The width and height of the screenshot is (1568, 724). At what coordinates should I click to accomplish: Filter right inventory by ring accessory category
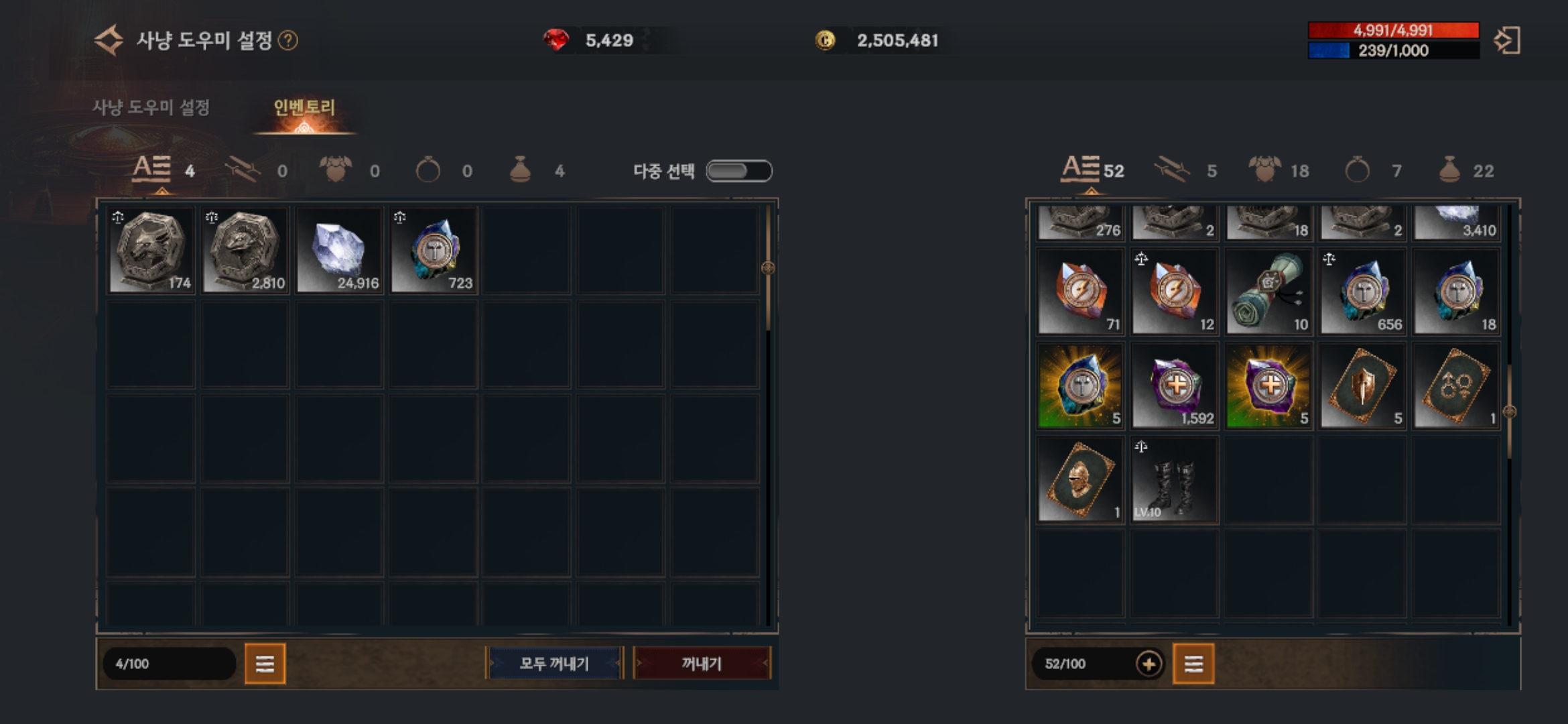1358,170
